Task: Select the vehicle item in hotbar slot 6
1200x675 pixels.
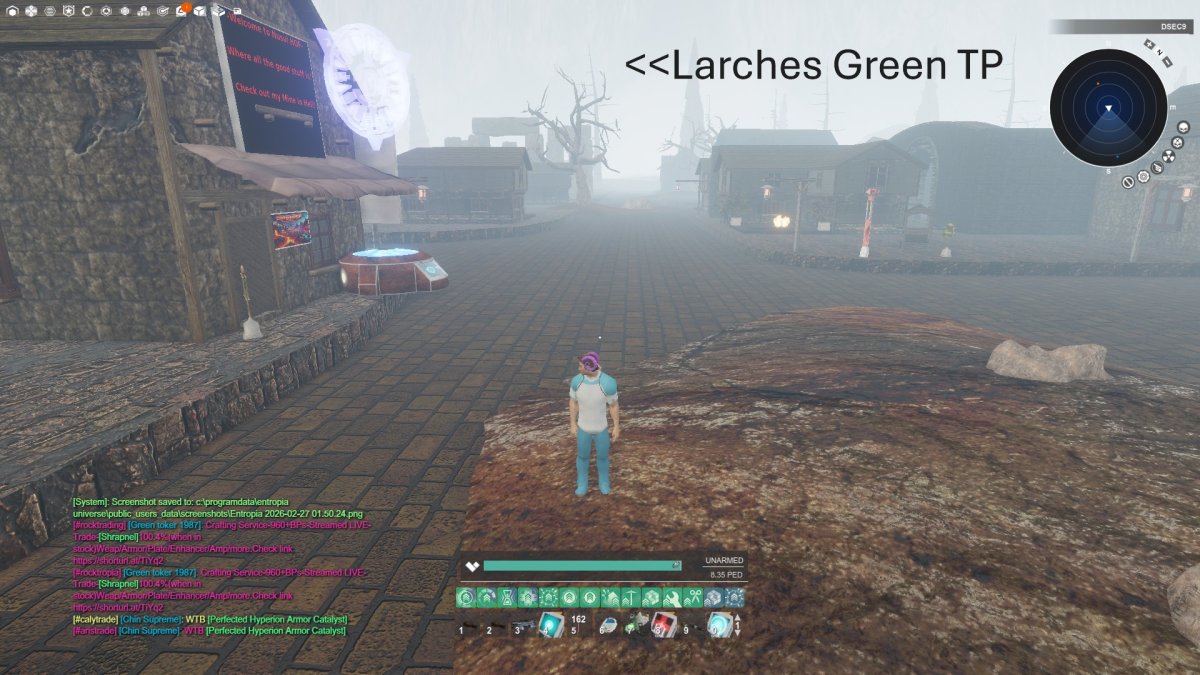Action: (x=607, y=626)
